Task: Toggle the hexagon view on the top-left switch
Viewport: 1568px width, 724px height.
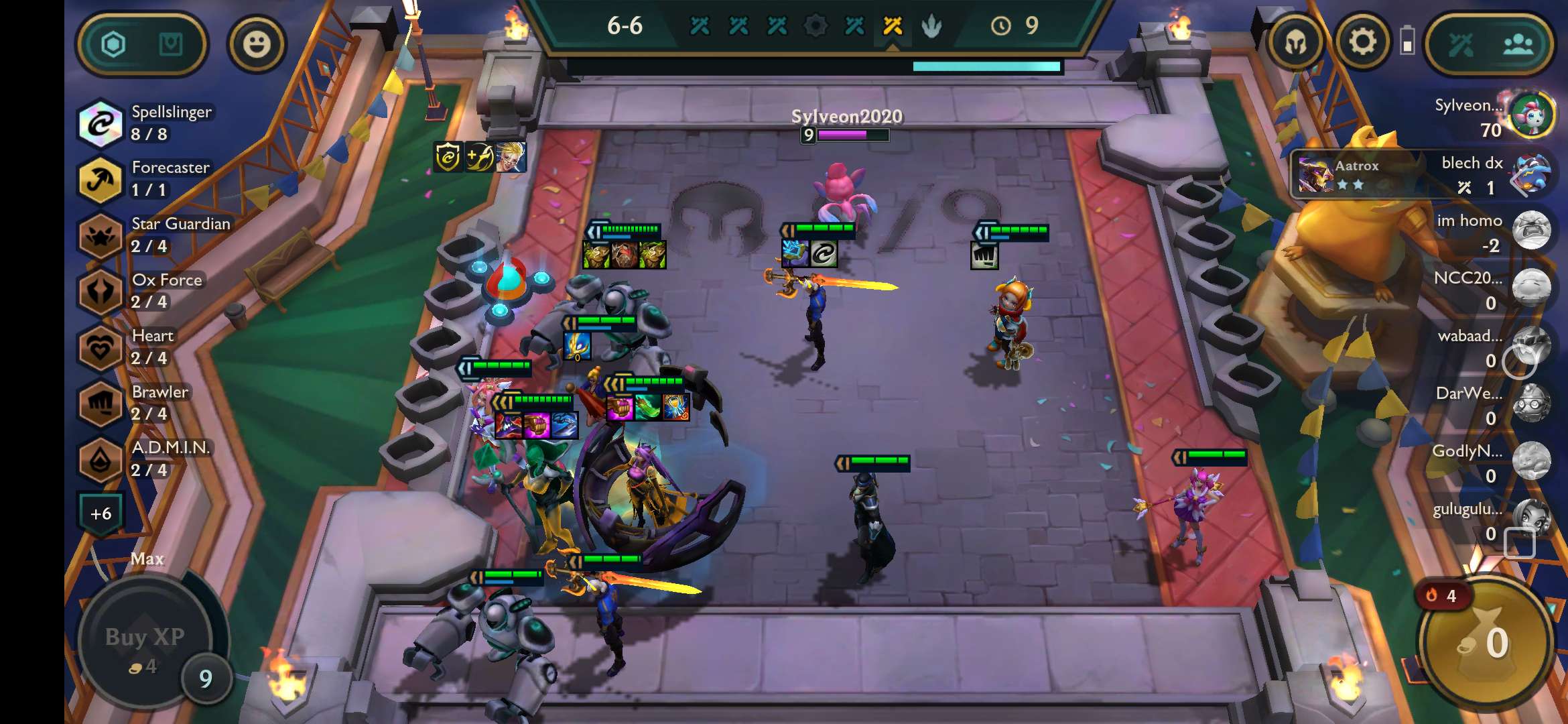Action: point(113,44)
